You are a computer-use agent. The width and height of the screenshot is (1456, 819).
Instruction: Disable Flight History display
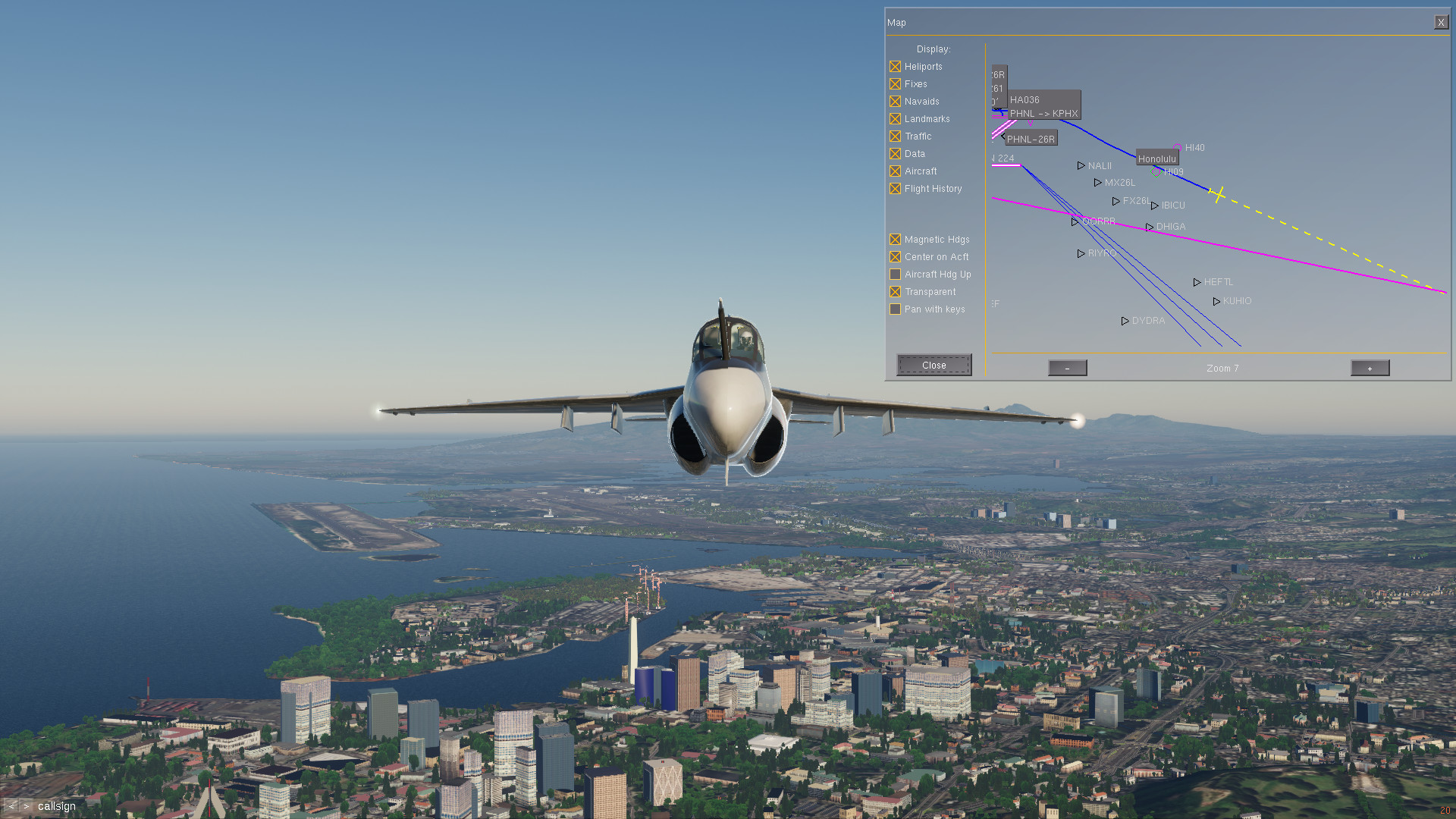click(x=896, y=189)
